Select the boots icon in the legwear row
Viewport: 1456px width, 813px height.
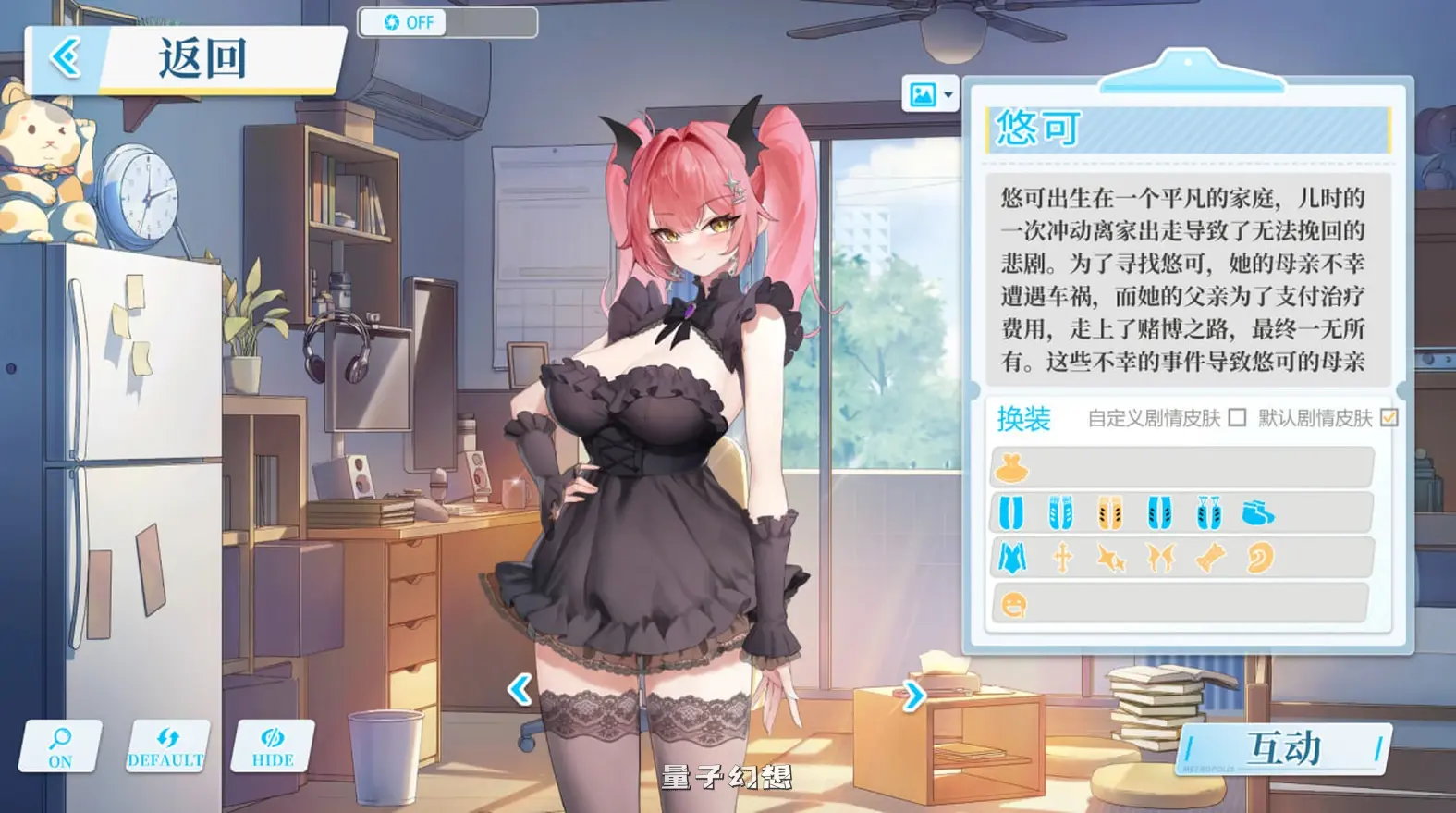click(1257, 513)
